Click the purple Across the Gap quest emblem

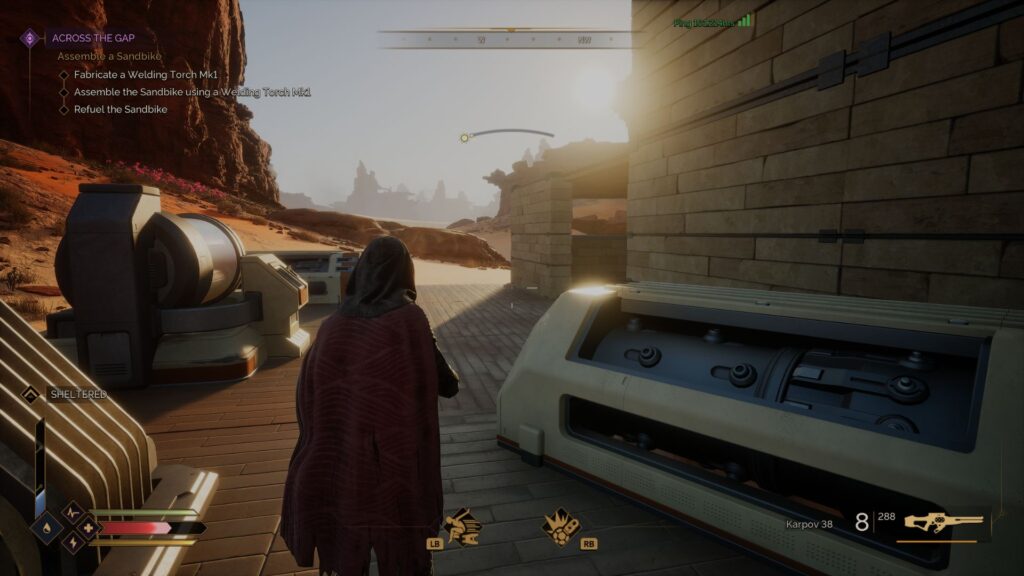click(x=30, y=38)
